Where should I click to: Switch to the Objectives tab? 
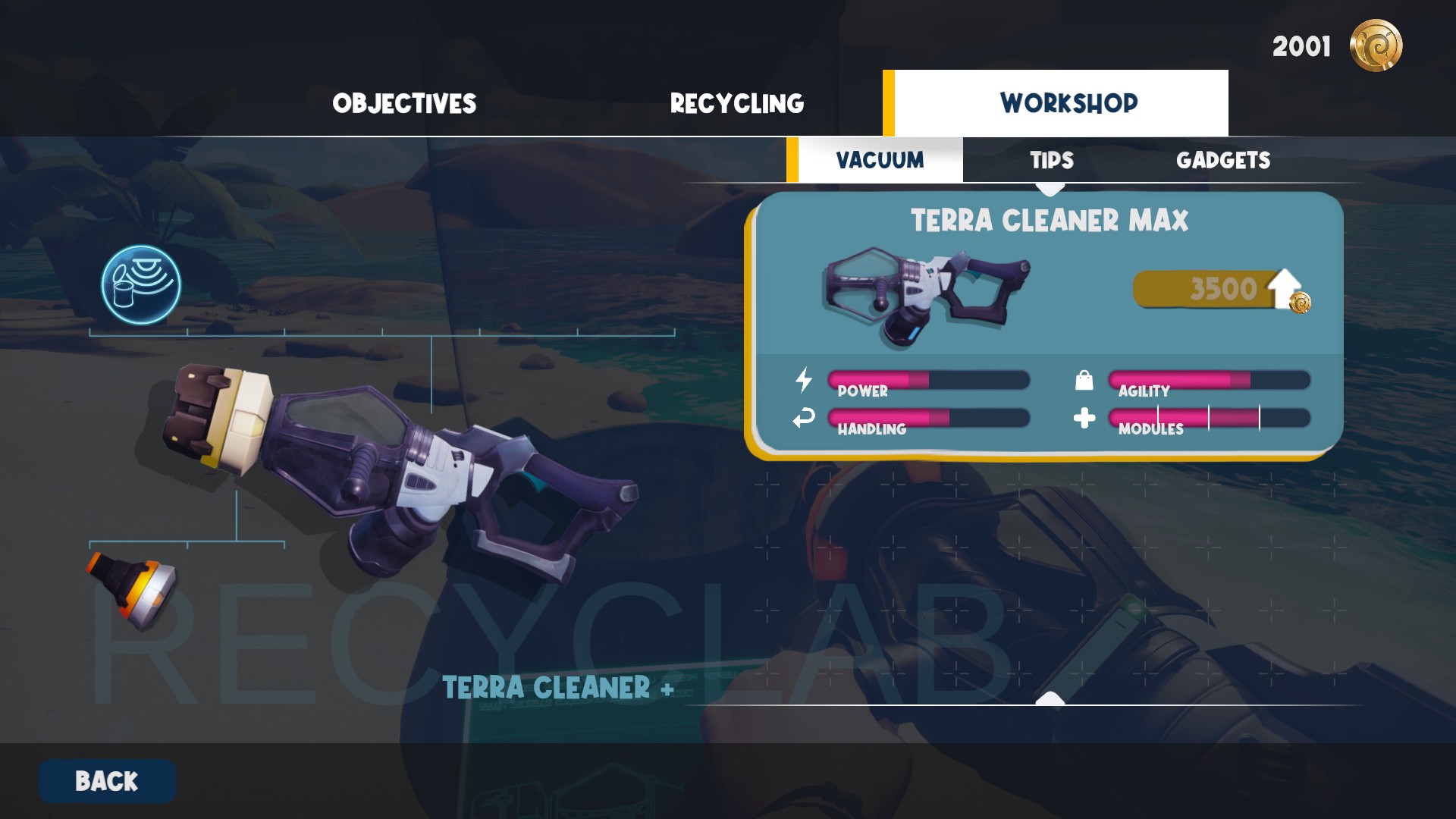tap(404, 103)
